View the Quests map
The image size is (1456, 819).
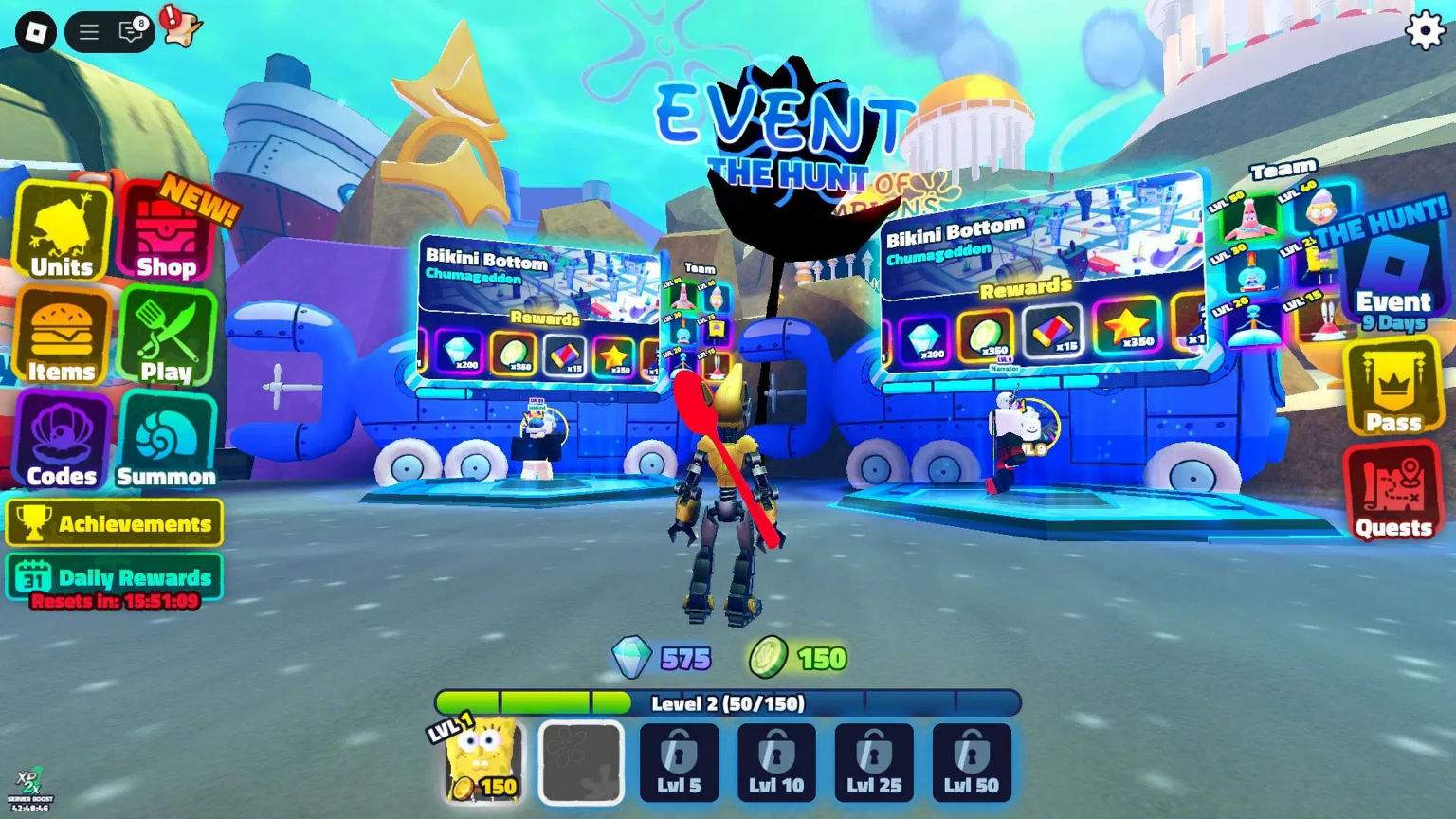1392,492
